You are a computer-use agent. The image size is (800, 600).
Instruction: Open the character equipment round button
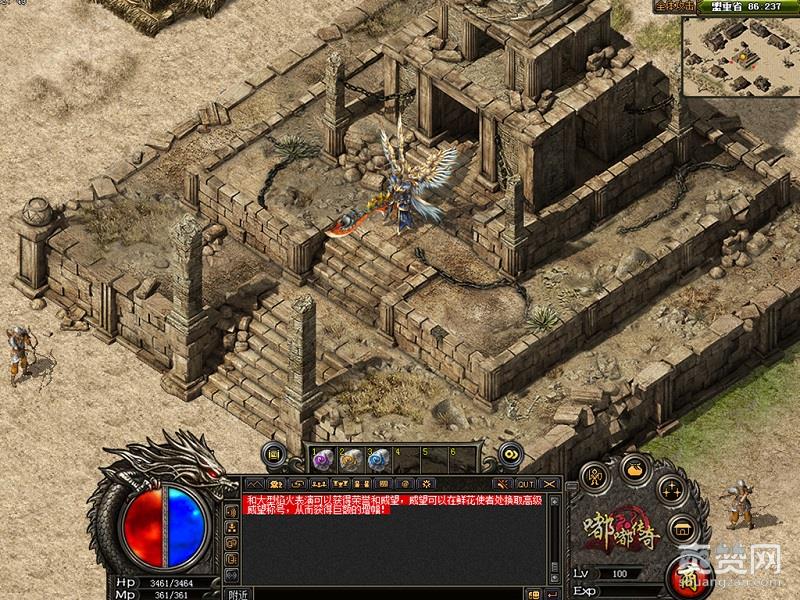point(593,477)
